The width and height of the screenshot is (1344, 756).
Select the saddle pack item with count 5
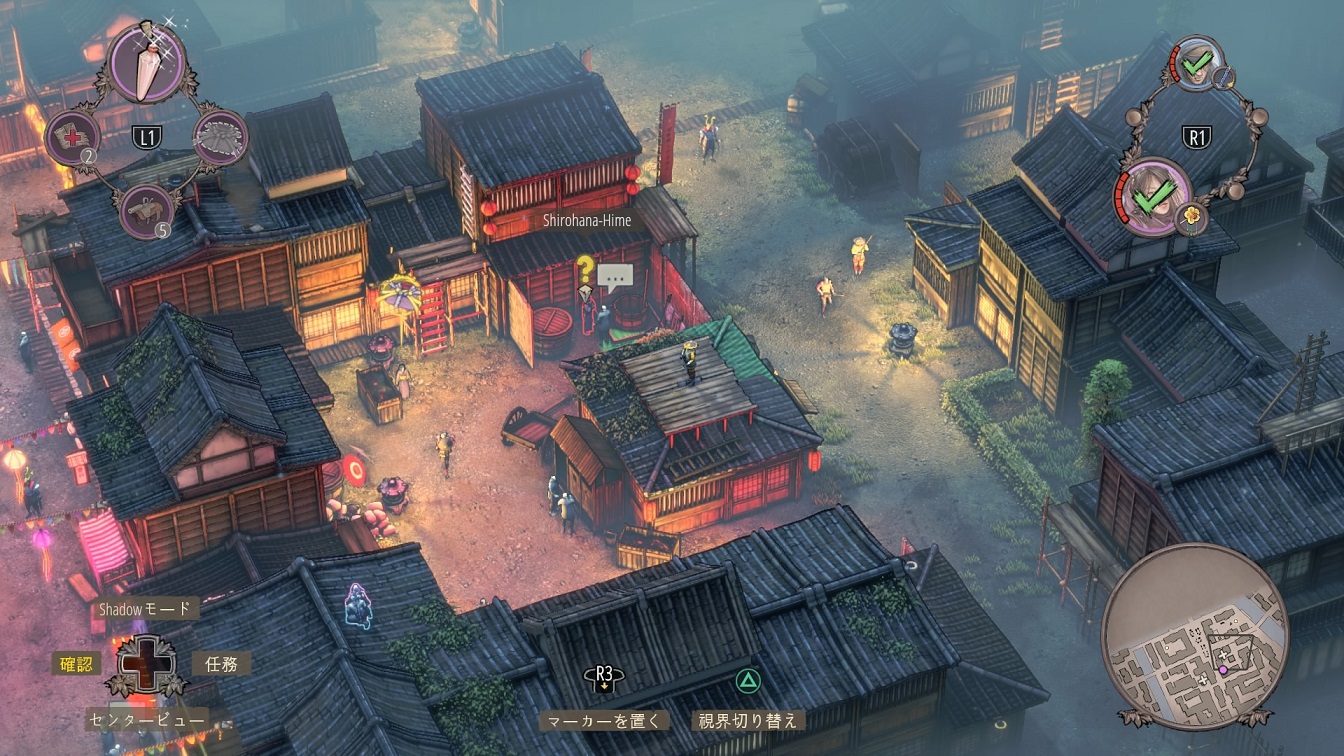[x=146, y=211]
